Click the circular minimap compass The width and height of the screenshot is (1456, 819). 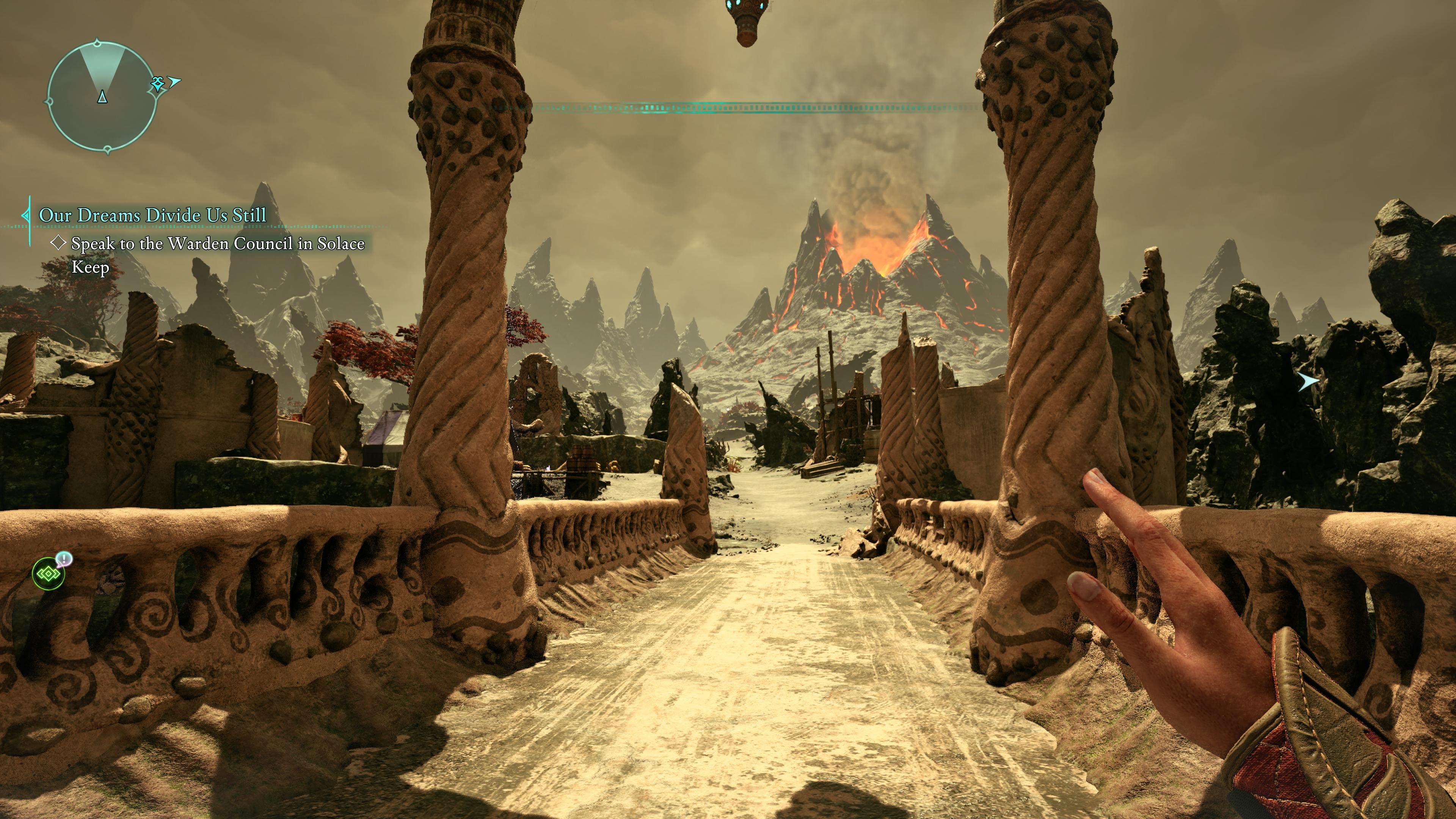(102, 97)
